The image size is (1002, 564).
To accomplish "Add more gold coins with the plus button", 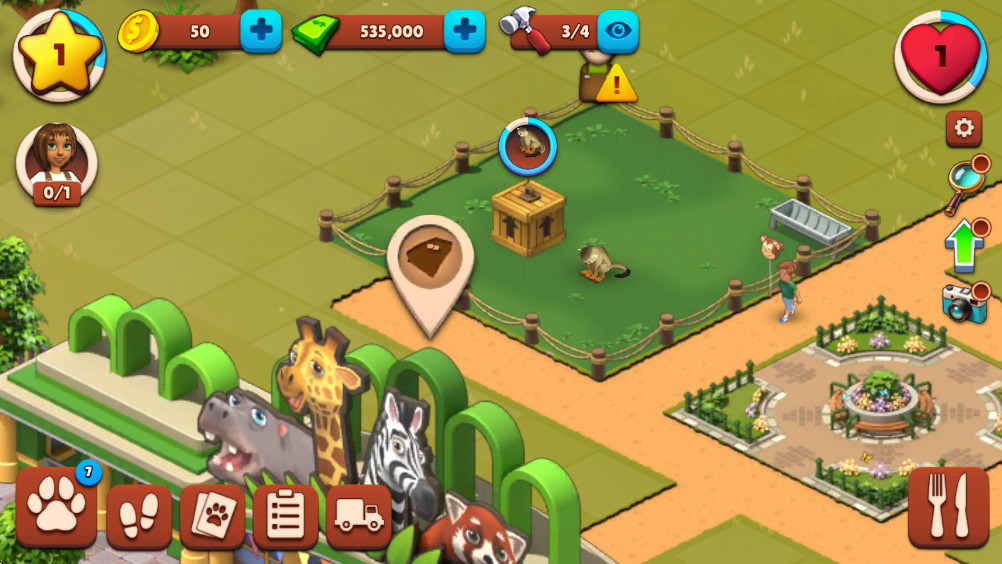I will [261, 31].
